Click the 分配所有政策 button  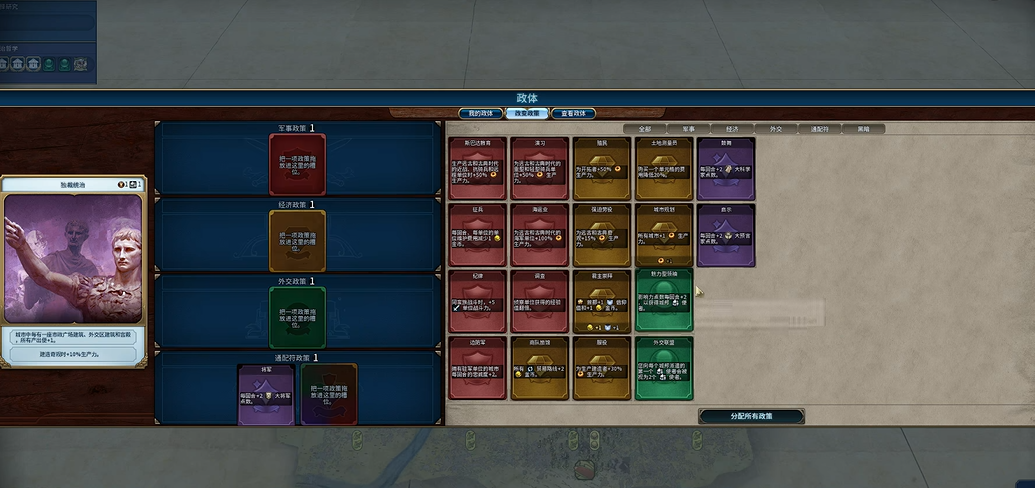click(751, 416)
